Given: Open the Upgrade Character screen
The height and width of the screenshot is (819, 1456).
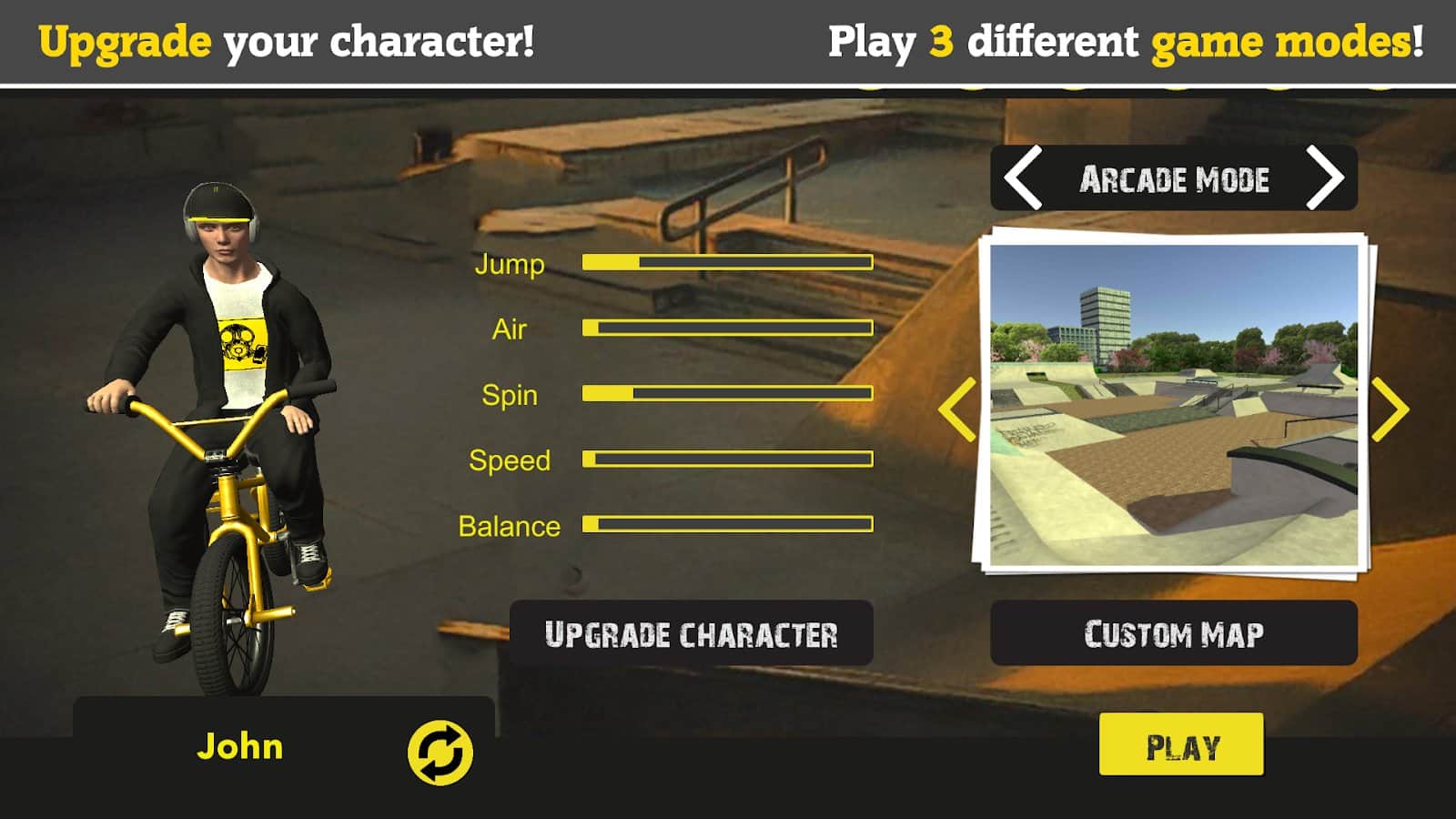Looking at the screenshot, I should point(692,634).
